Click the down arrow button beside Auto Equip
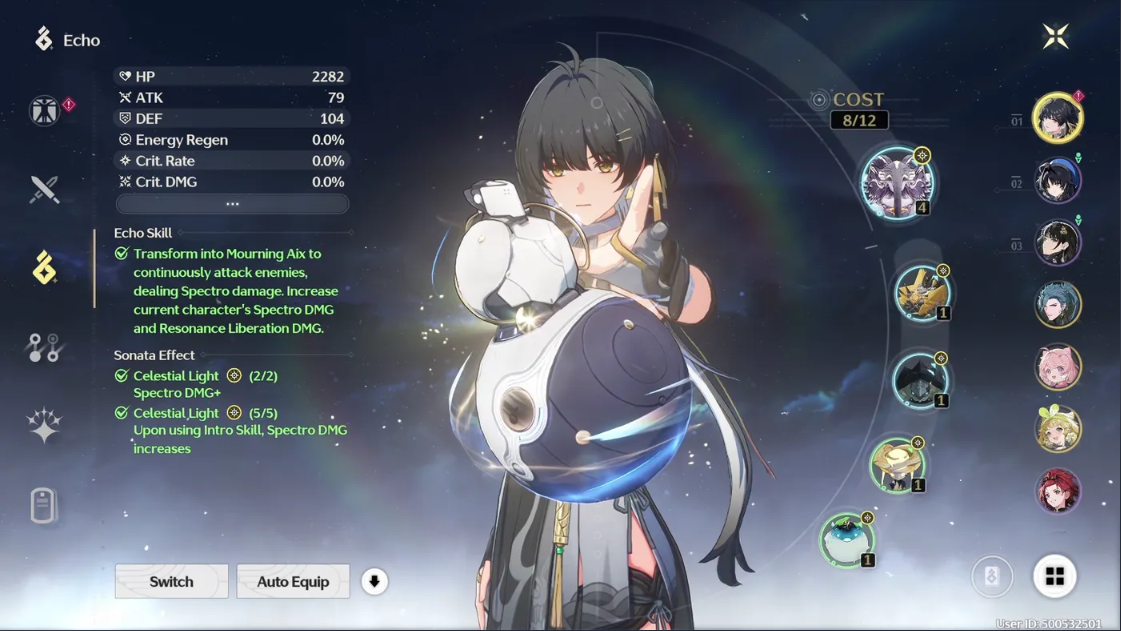 [x=374, y=581]
